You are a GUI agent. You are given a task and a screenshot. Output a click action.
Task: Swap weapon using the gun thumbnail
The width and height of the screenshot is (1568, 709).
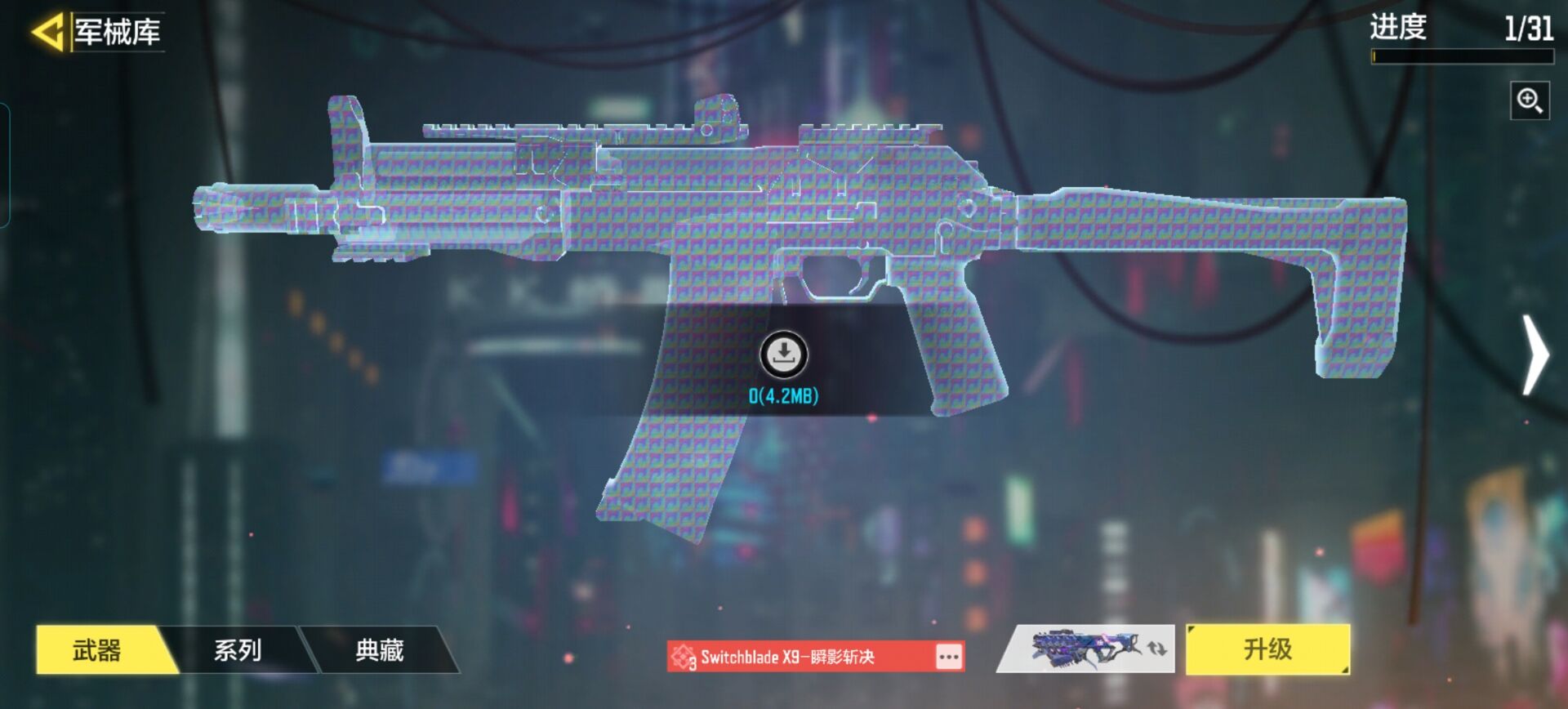(1086, 649)
